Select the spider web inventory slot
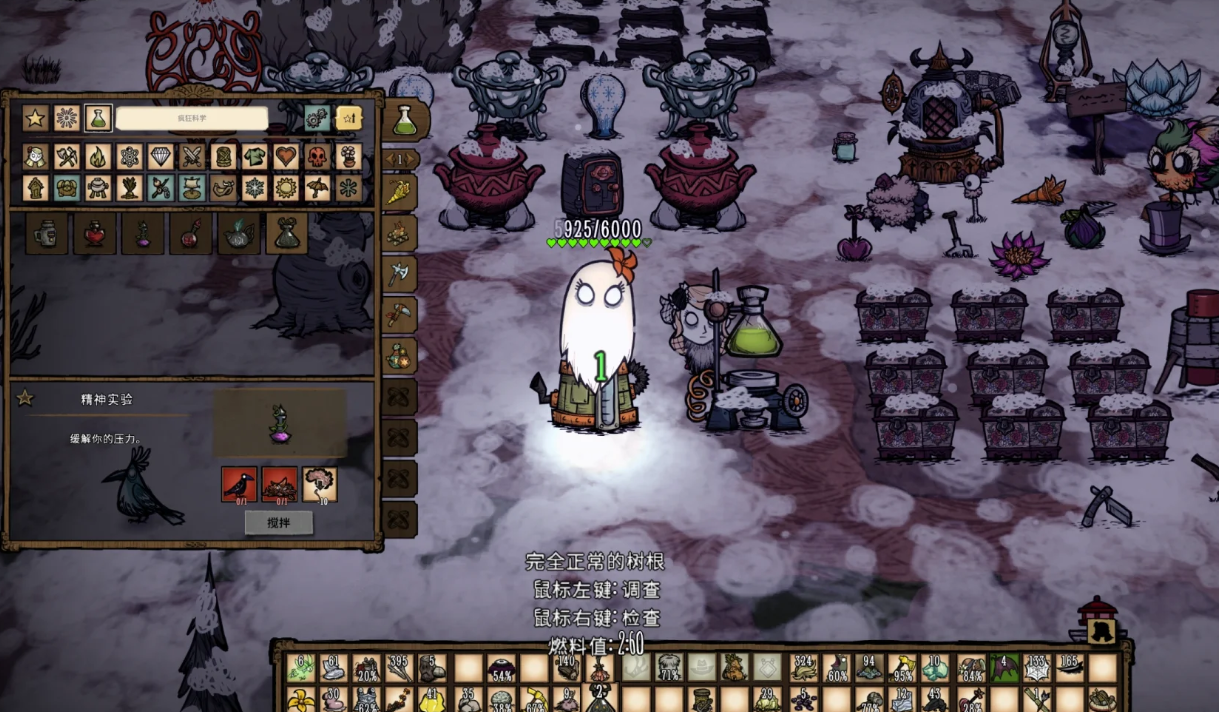This screenshot has width=1219, height=712. click(x=1037, y=668)
